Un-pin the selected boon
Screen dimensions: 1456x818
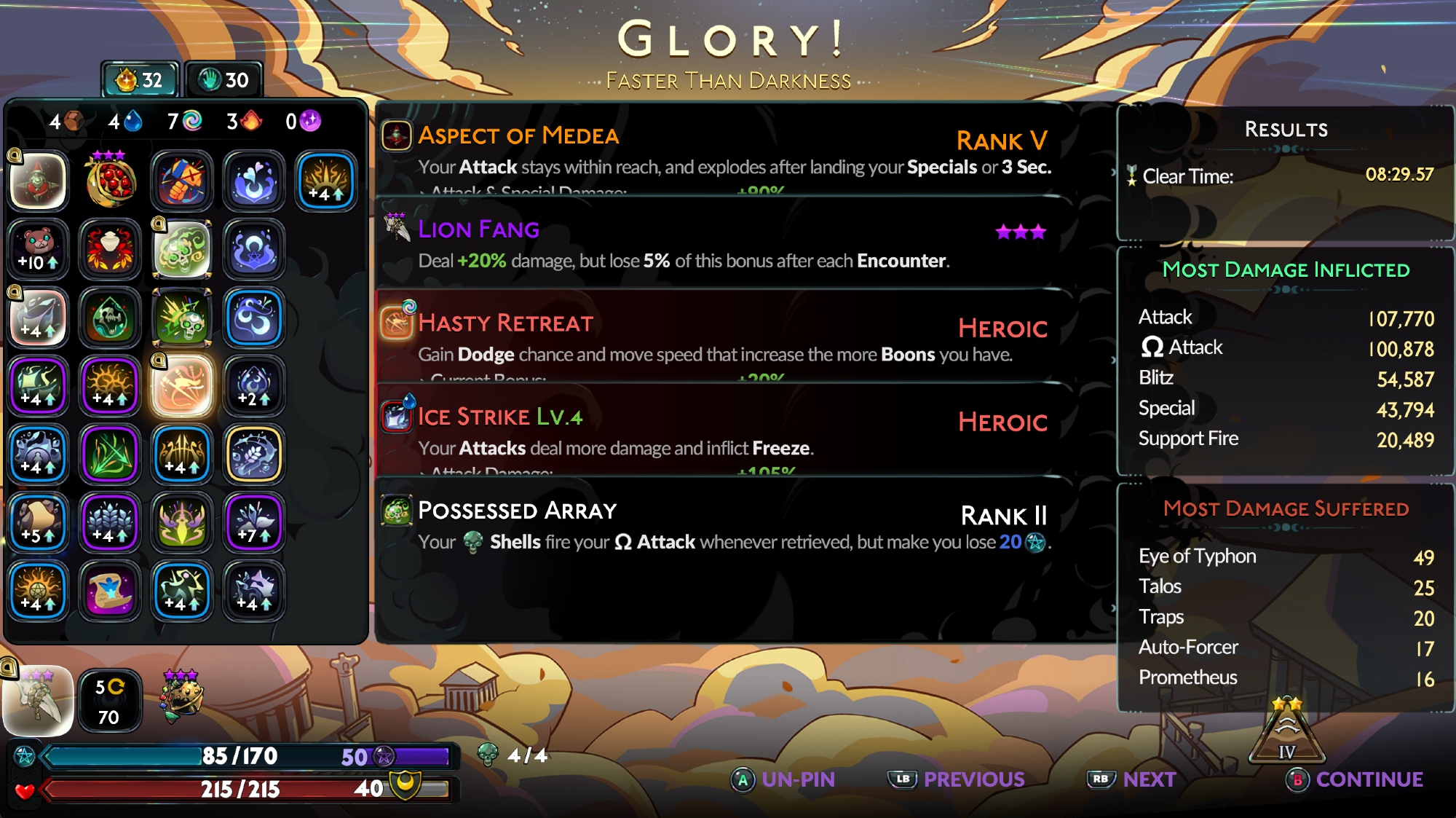pyautogui.click(x=784, y=779)
